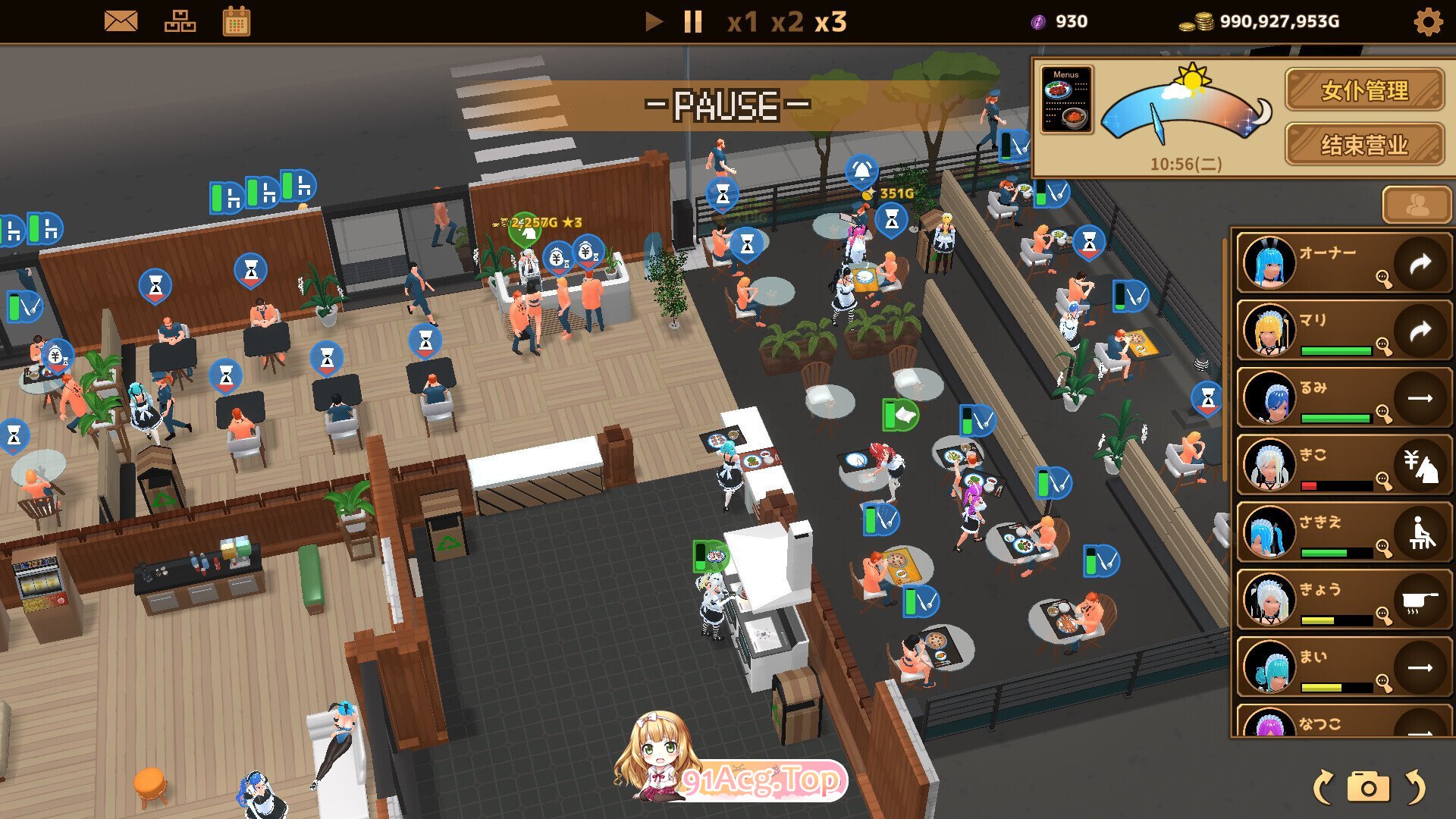Open the organization chart icon
Image resolution: width=1456 pixels, height=819 pixels.
click(180, 21)
